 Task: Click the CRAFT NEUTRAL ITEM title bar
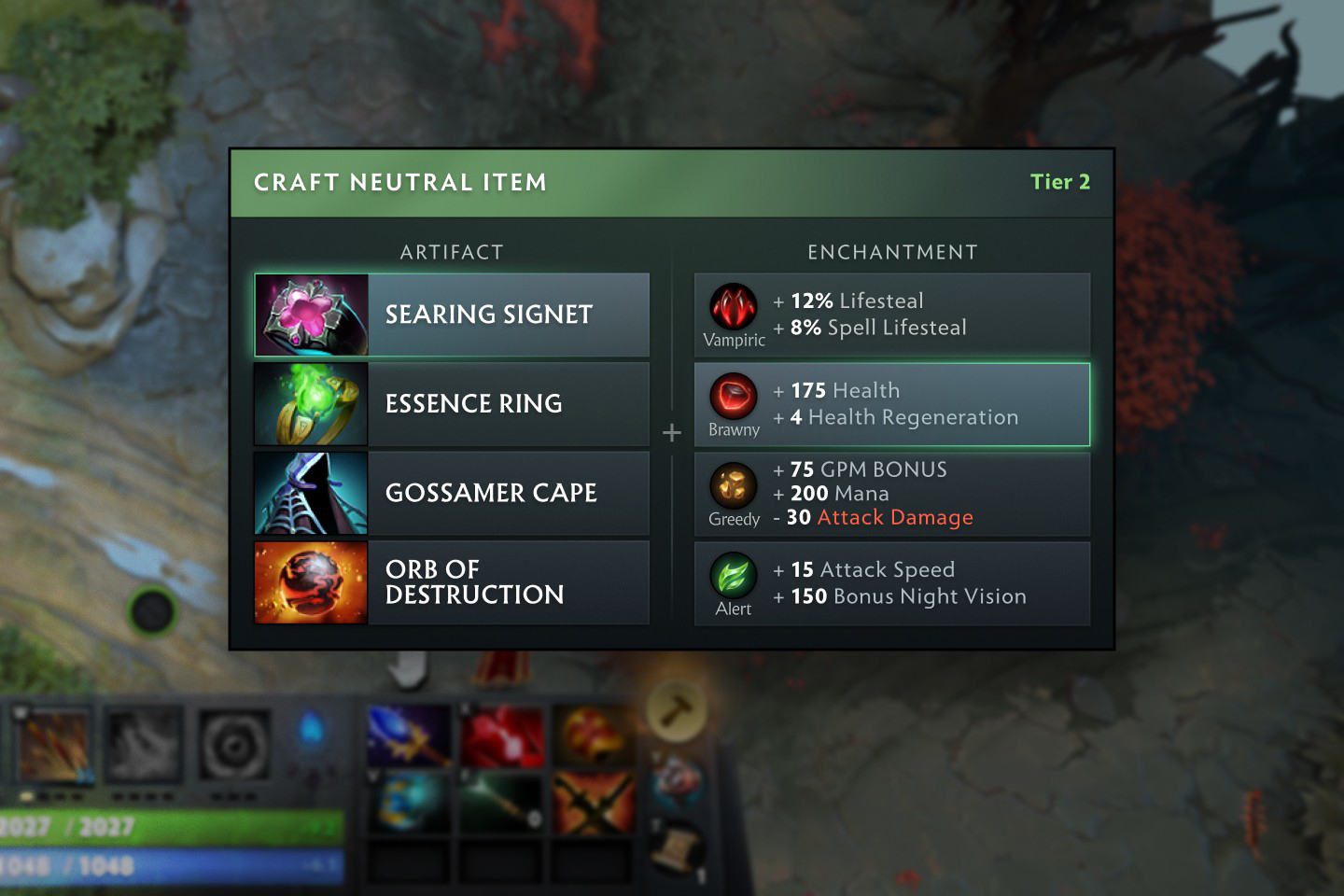401,182
